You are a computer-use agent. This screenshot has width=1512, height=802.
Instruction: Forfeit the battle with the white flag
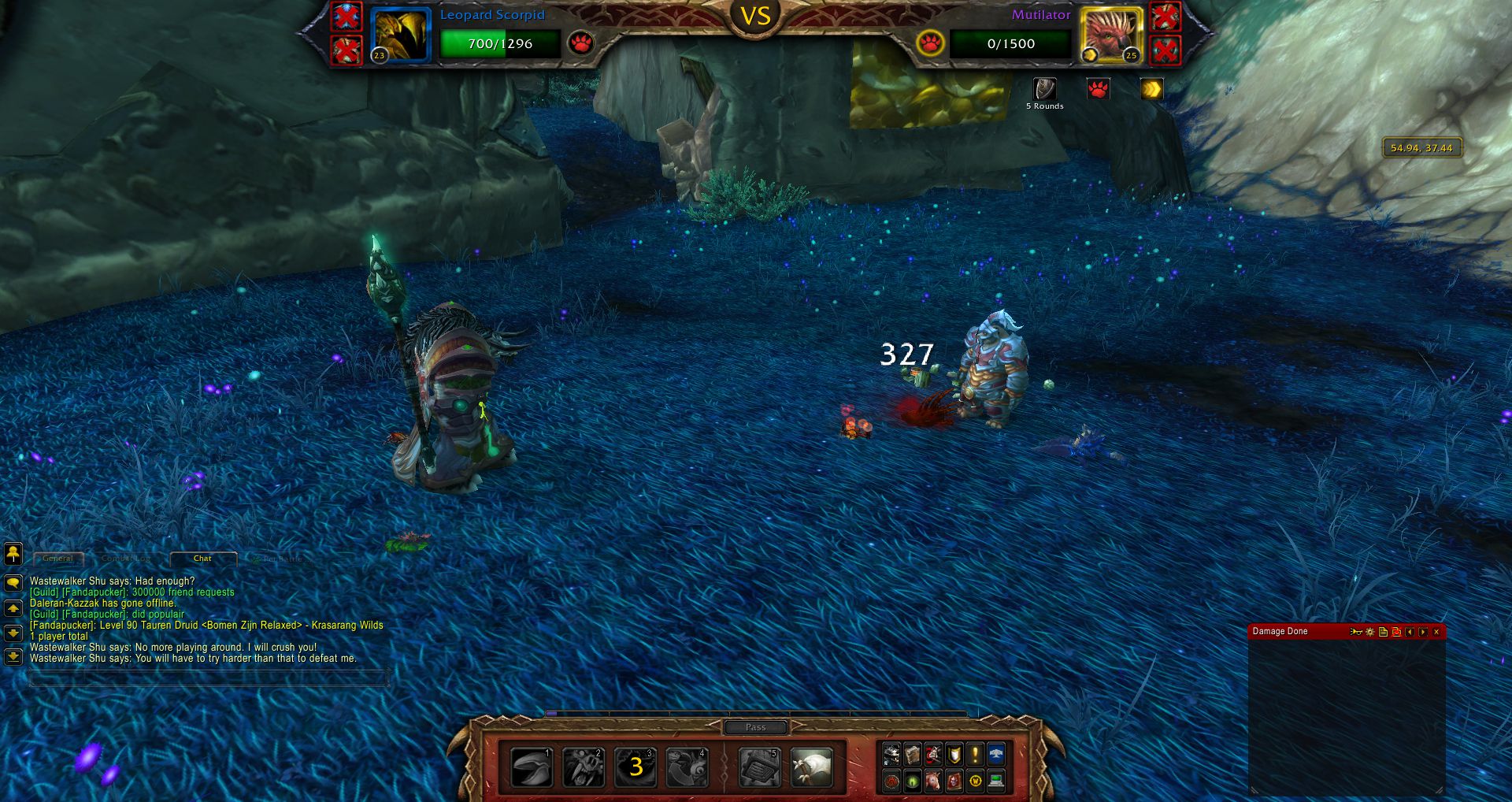[x=811, y=767]
